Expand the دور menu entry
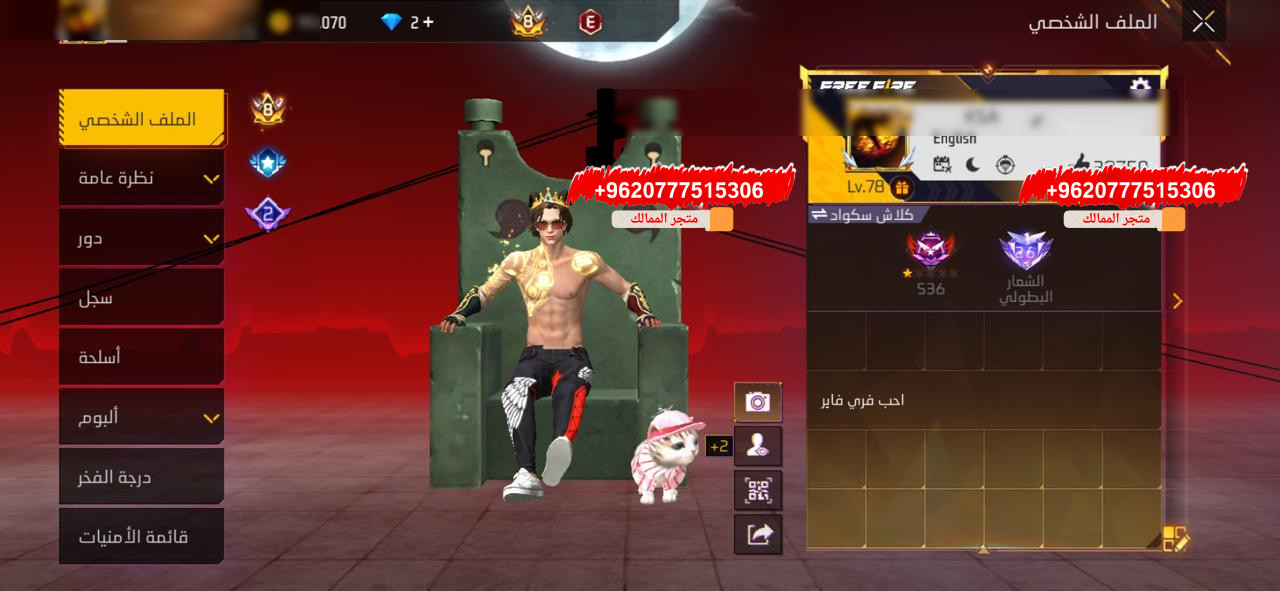The width and height of the screenshot is (1280, 591). click(x=141, y=238)
